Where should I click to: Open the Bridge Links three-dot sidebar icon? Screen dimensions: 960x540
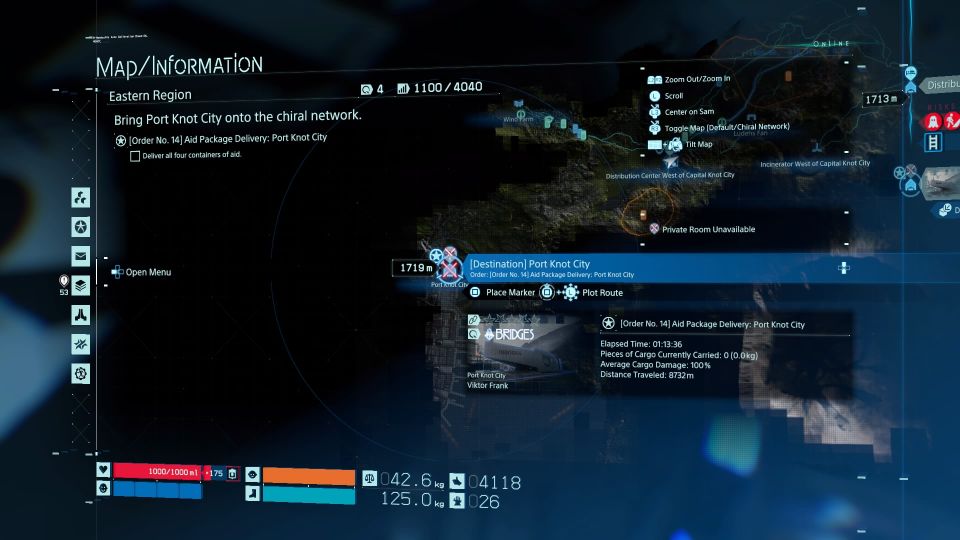coord(81,197)
